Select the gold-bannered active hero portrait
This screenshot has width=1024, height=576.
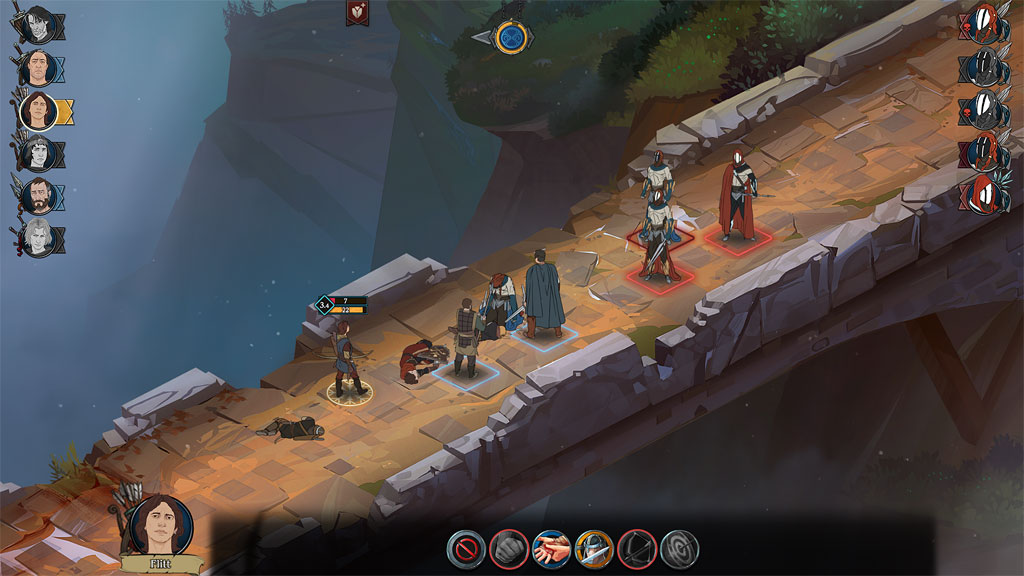[37, 110]
